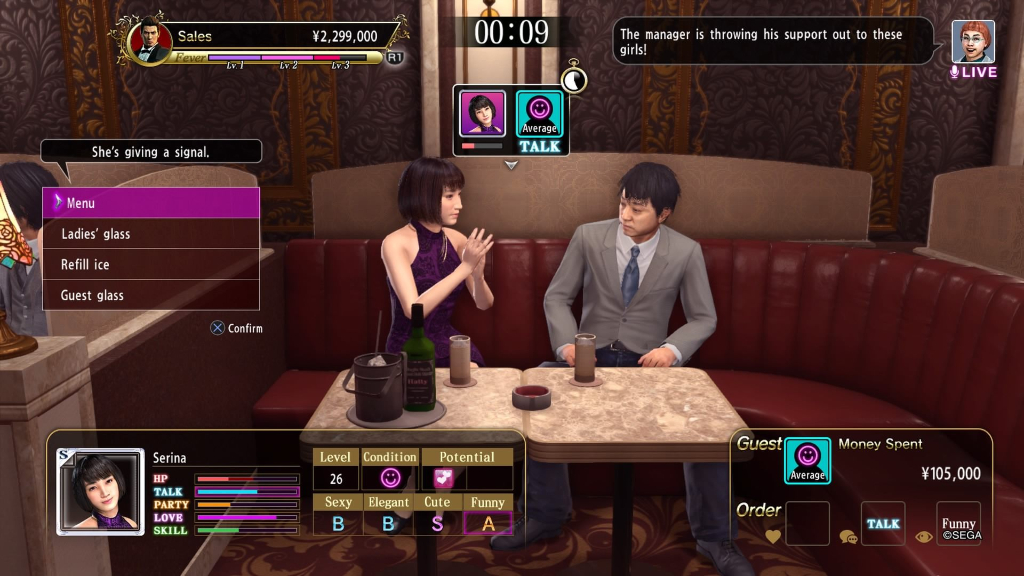Click the Funny rating A cell
Viewport: 1024px width, 576px height.
tap(488, 523)
